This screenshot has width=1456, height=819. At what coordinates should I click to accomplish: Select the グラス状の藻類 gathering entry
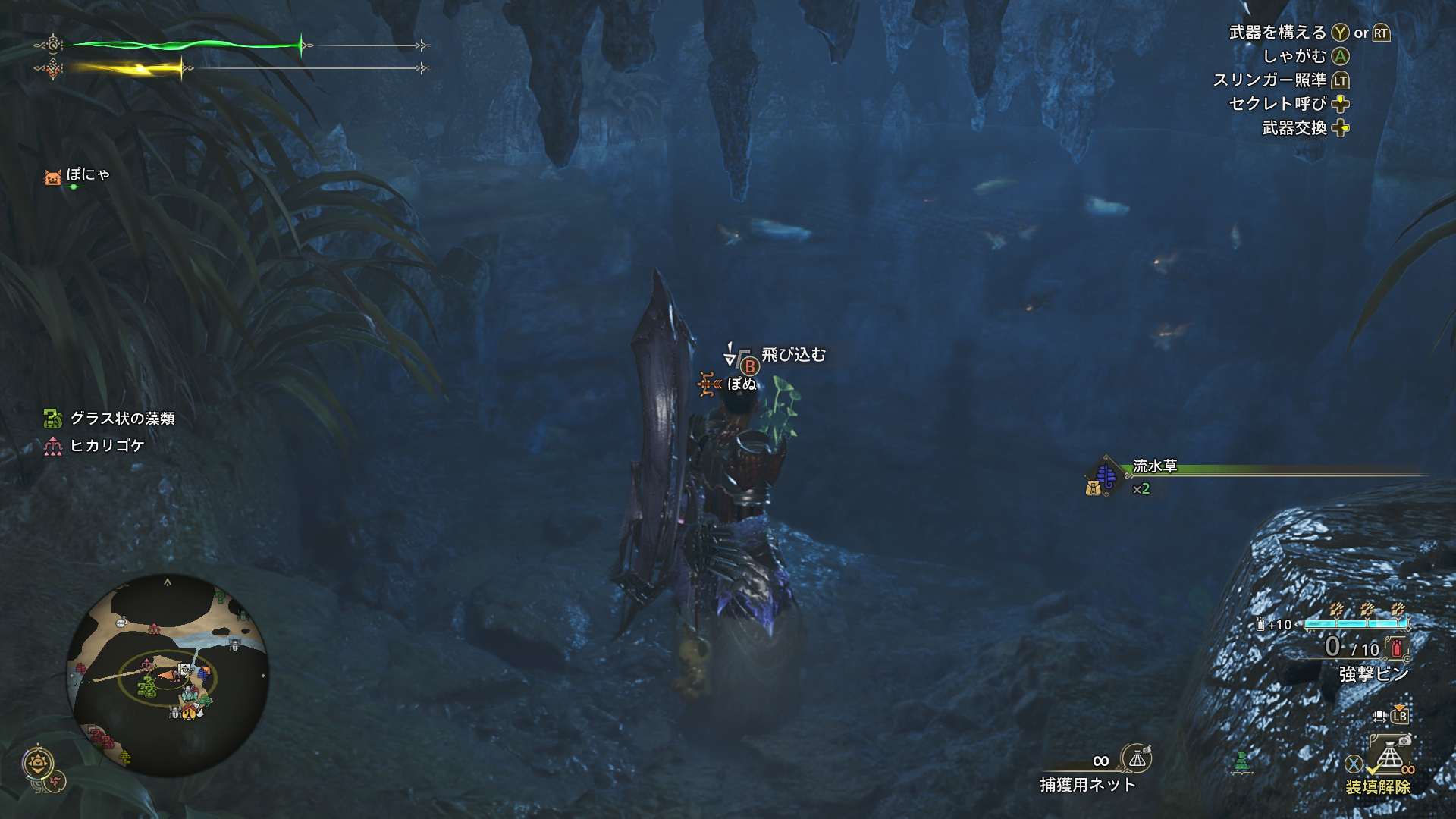[110, 419]
